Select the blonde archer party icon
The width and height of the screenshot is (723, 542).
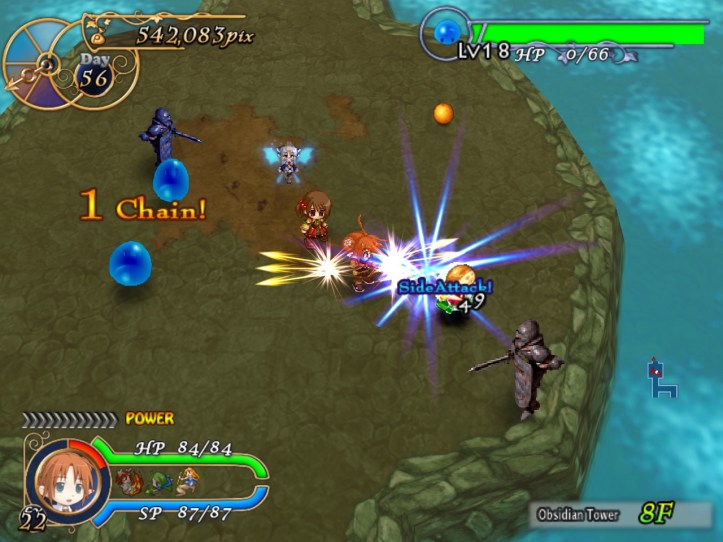(x=186, y=479)
